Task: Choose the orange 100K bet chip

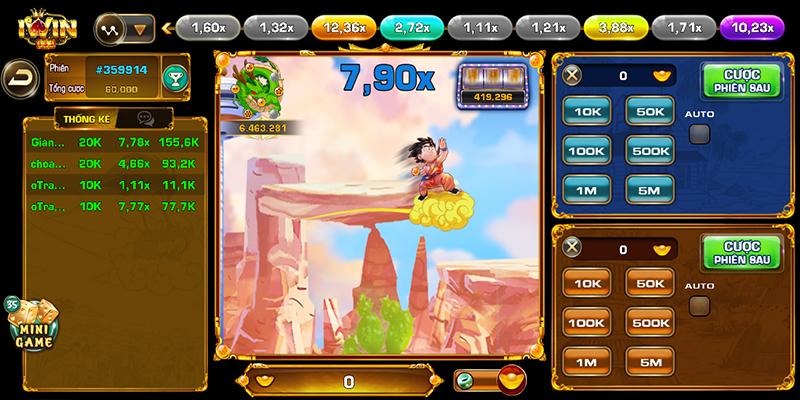Action: click(587, 321)
